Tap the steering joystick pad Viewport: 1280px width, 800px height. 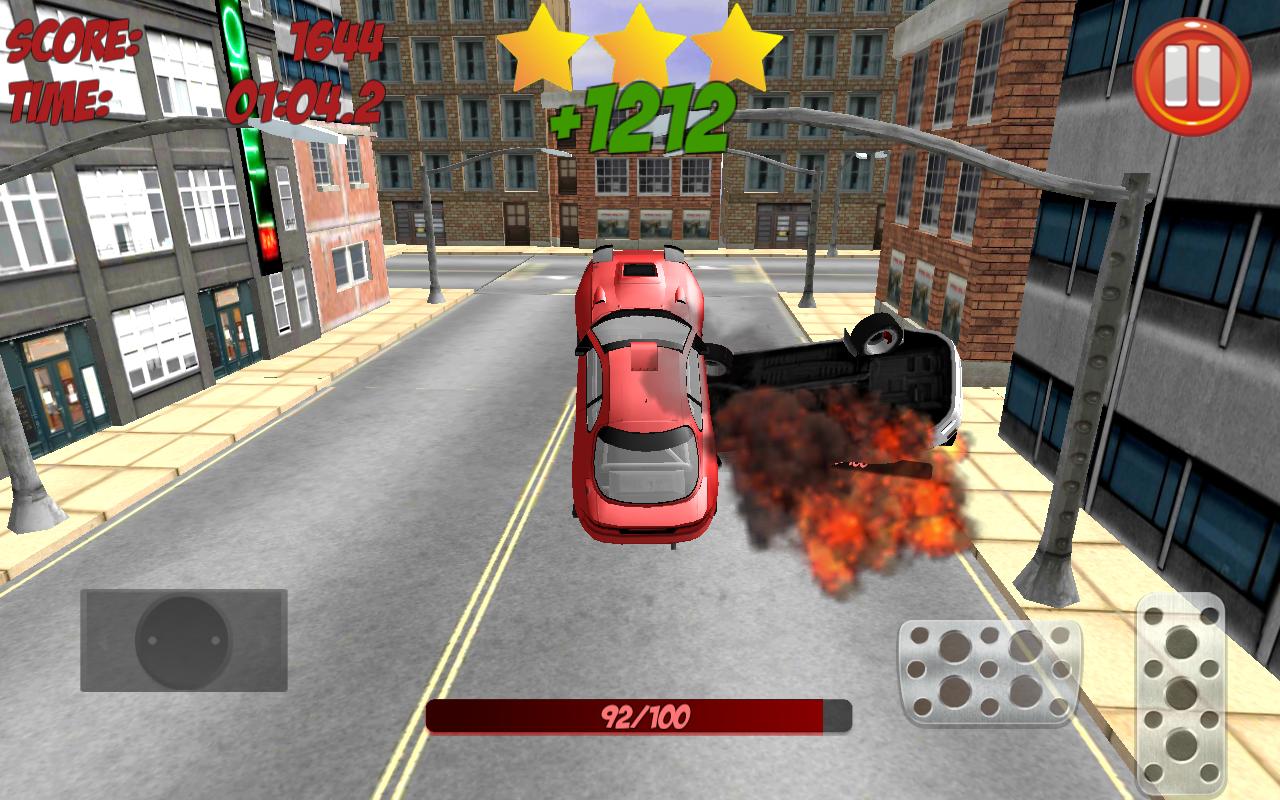pos(184,641)
